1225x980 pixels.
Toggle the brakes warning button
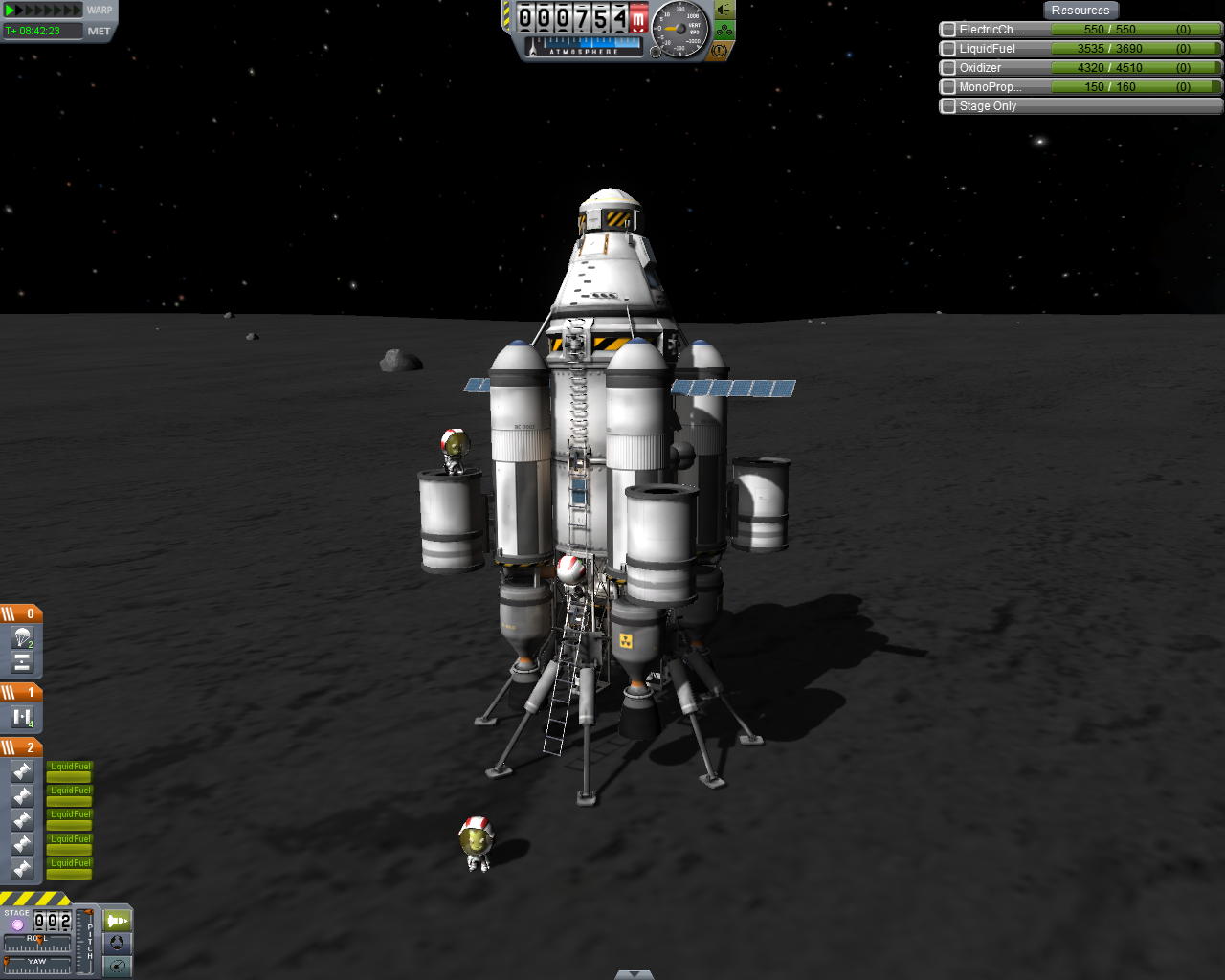[720, 51]
